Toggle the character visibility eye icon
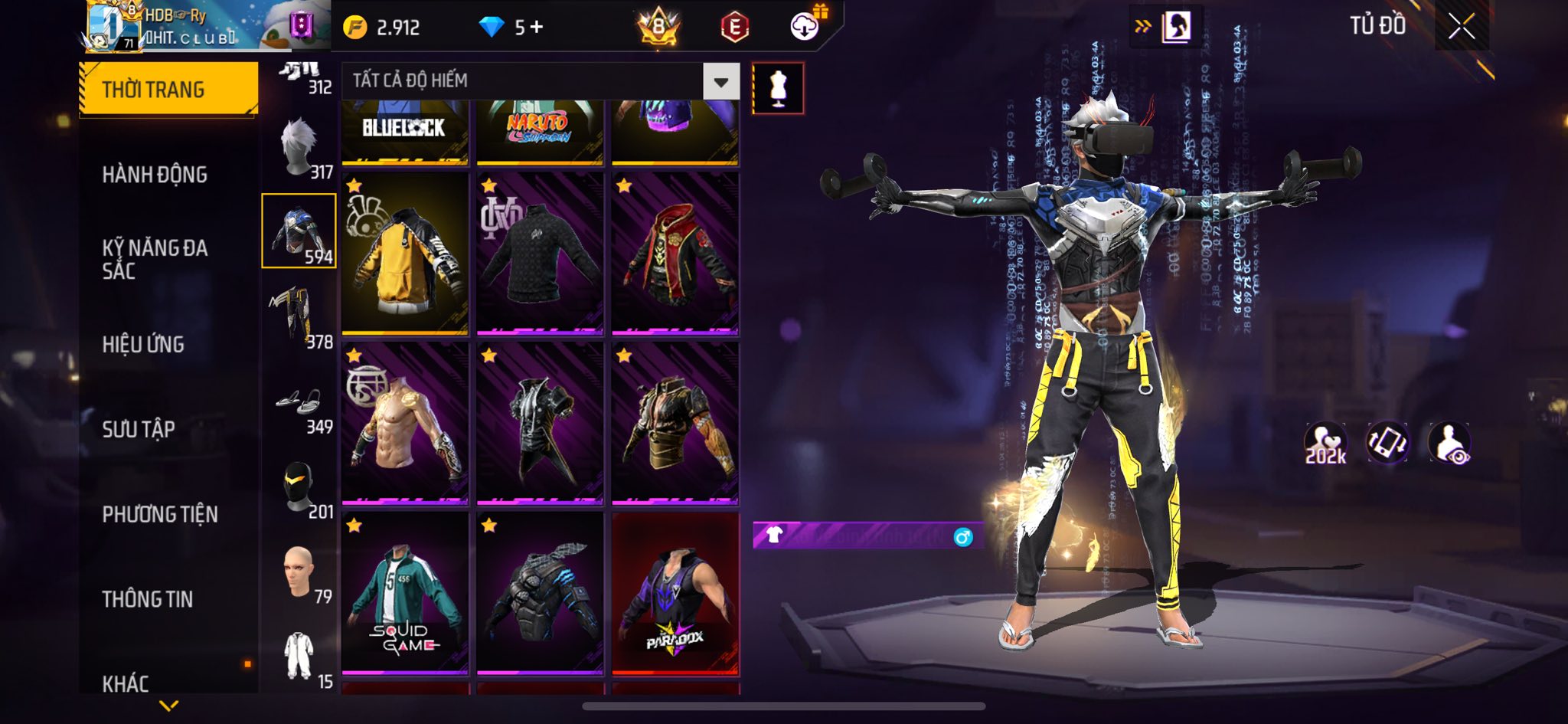 click(x=1449, y=443)
